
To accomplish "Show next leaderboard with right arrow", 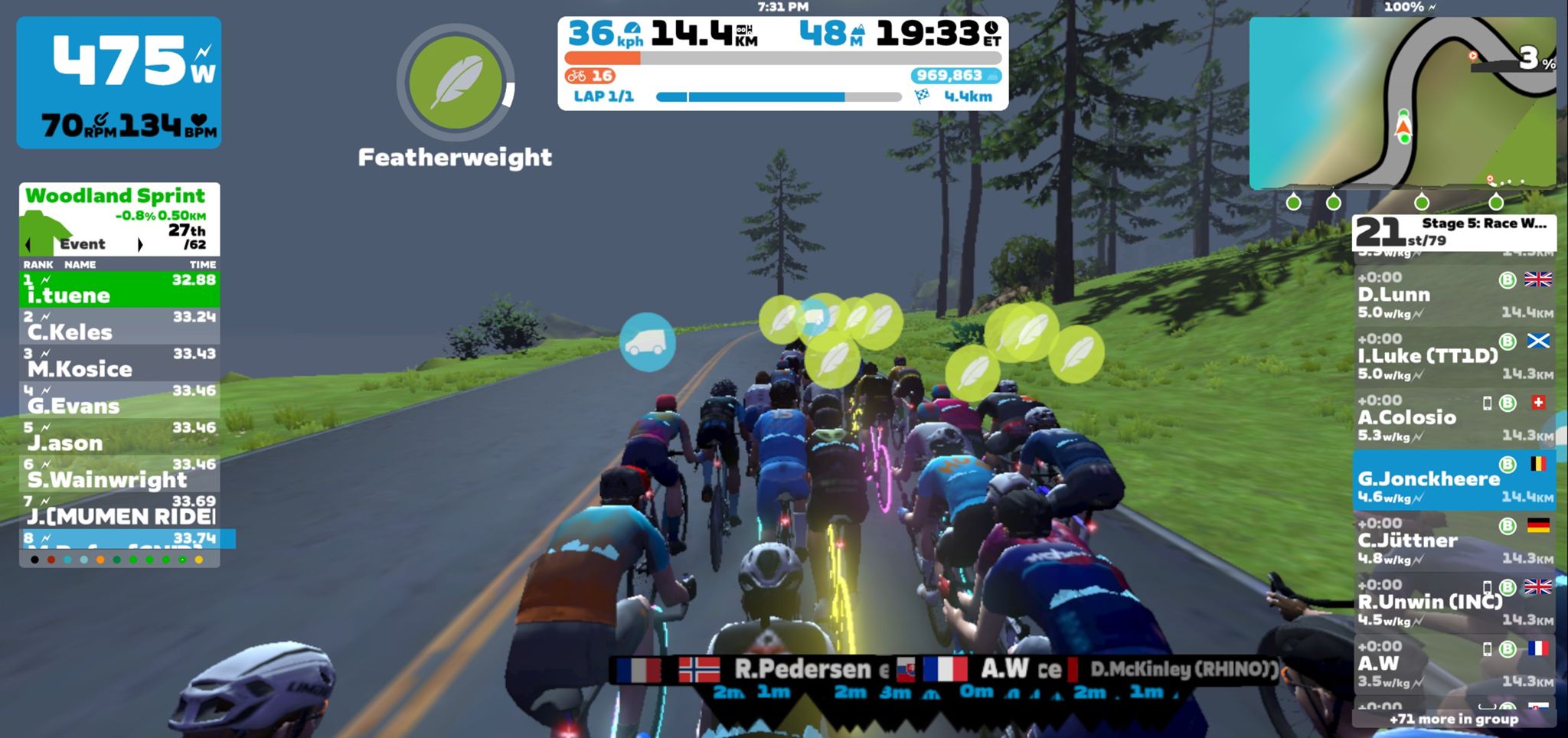I will (x=139, y=245).
